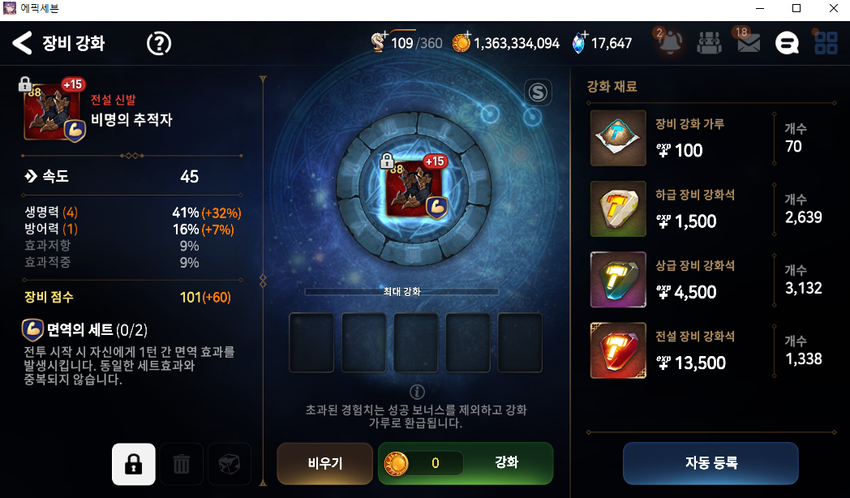Select the equipment icon in the stone circle
Image resolution: width=850 pixels, height=498 pixels.
tap(415, 183)
